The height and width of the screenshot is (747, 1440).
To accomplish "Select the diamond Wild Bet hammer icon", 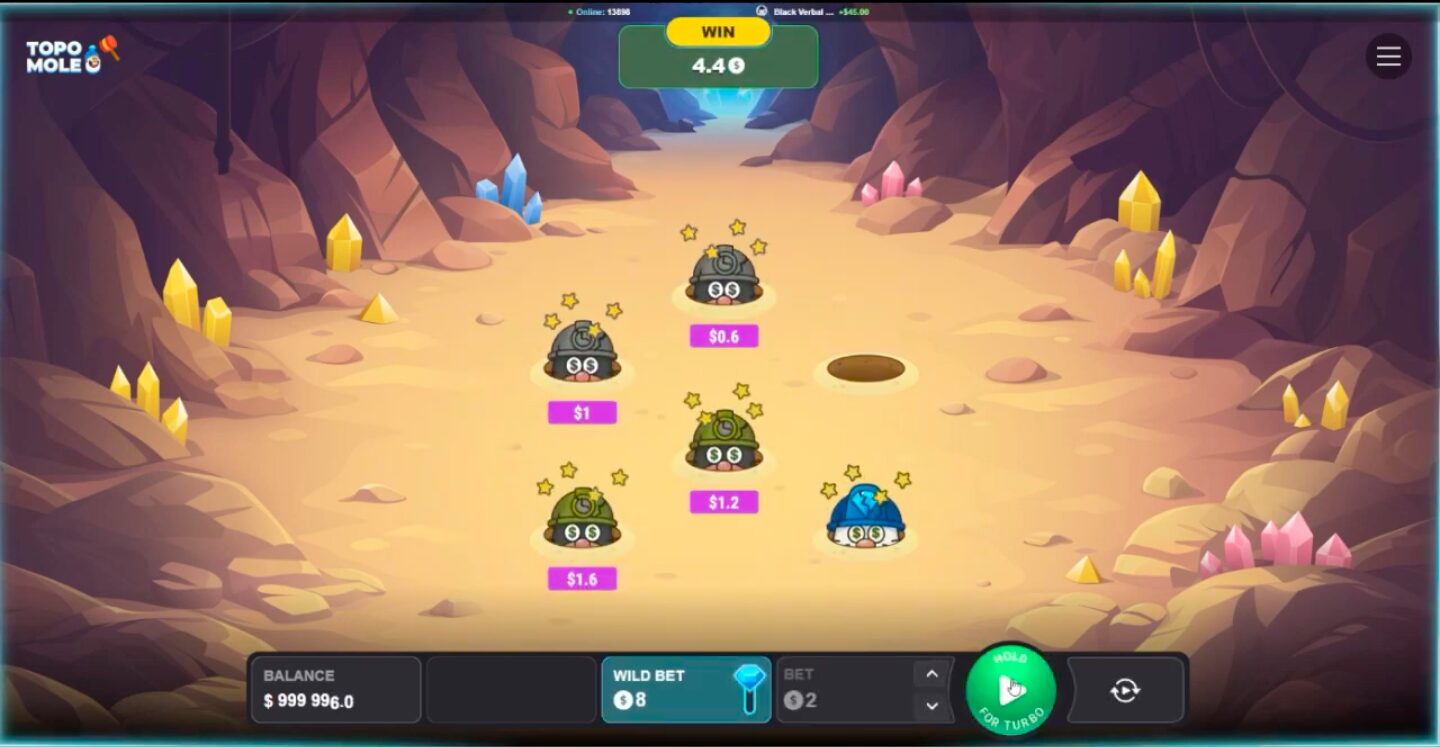I will tap(750, 691).
